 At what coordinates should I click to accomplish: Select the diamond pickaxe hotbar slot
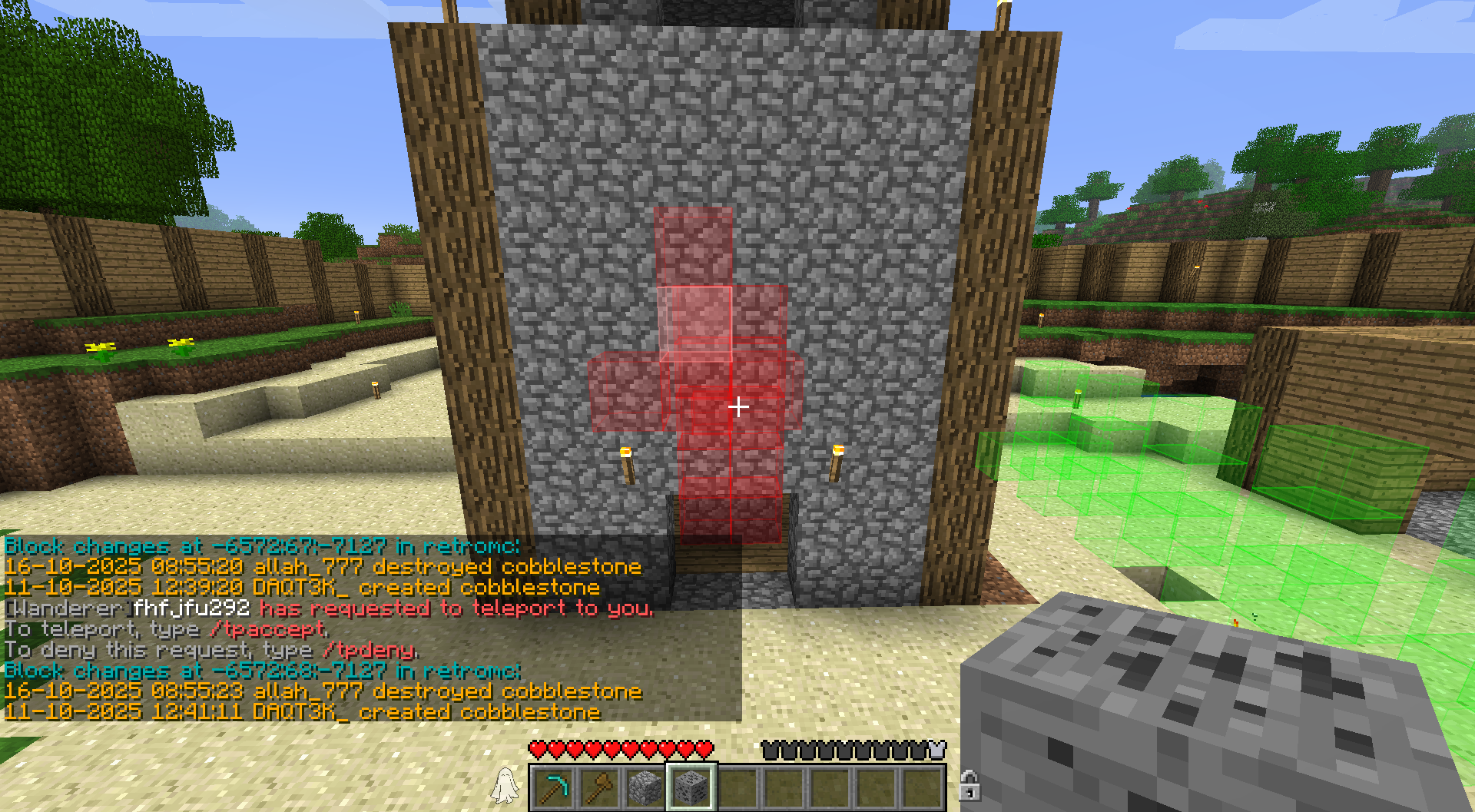pyautogui.click(x=553, y=787)
